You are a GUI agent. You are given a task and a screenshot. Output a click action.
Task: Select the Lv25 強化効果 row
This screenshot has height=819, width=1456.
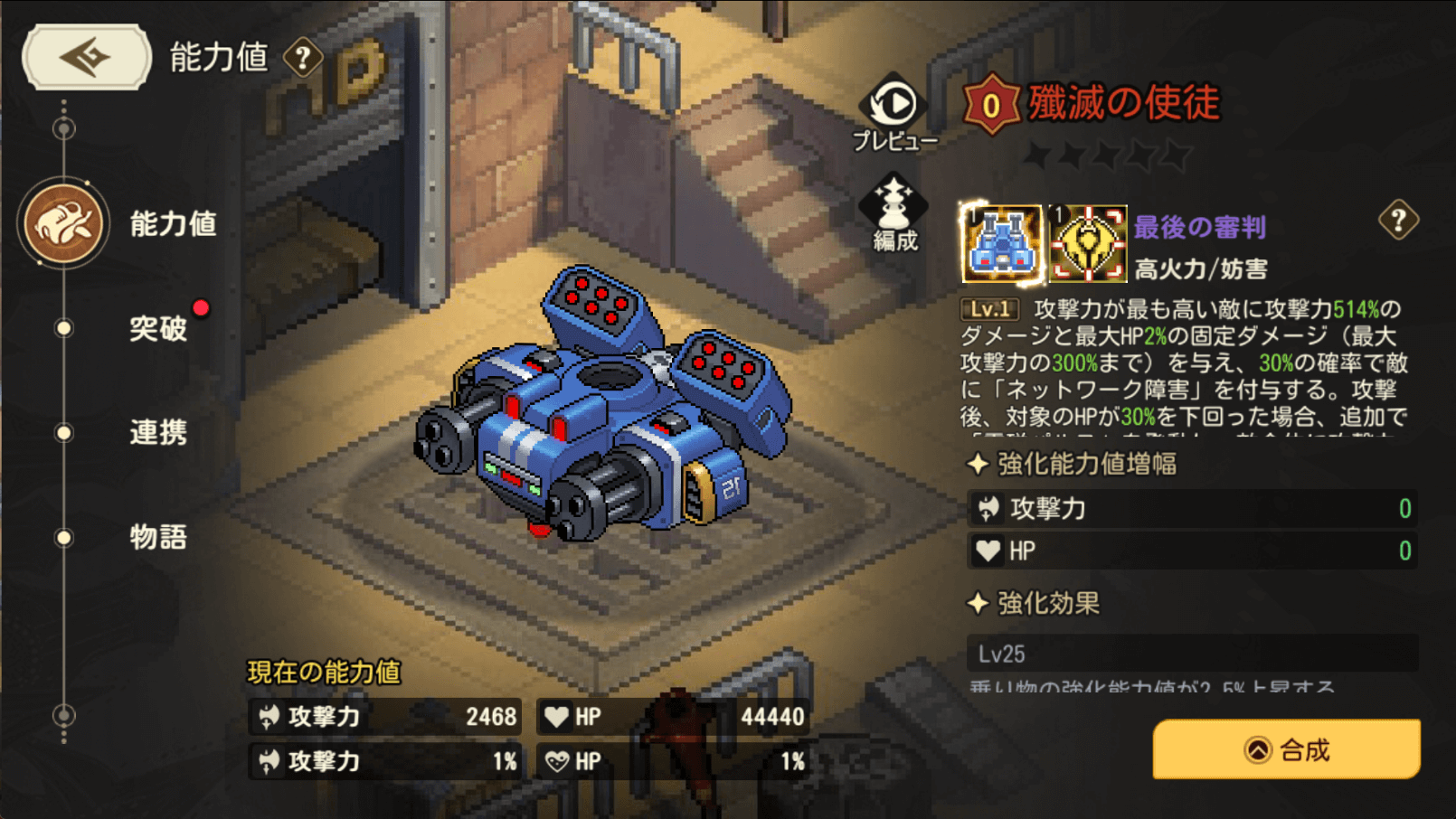tap(1192, 654)
